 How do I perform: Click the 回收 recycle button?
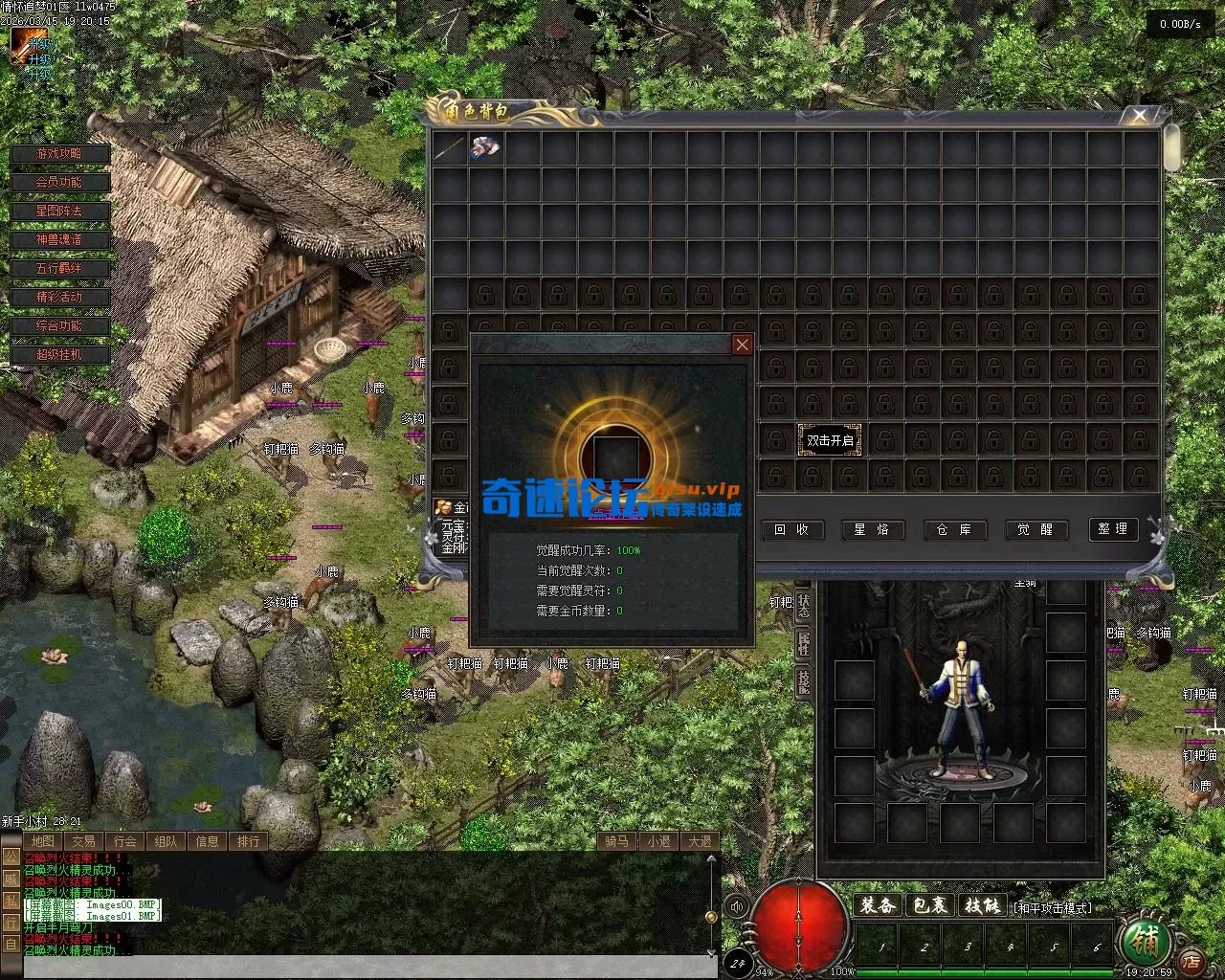coord(791,529)
